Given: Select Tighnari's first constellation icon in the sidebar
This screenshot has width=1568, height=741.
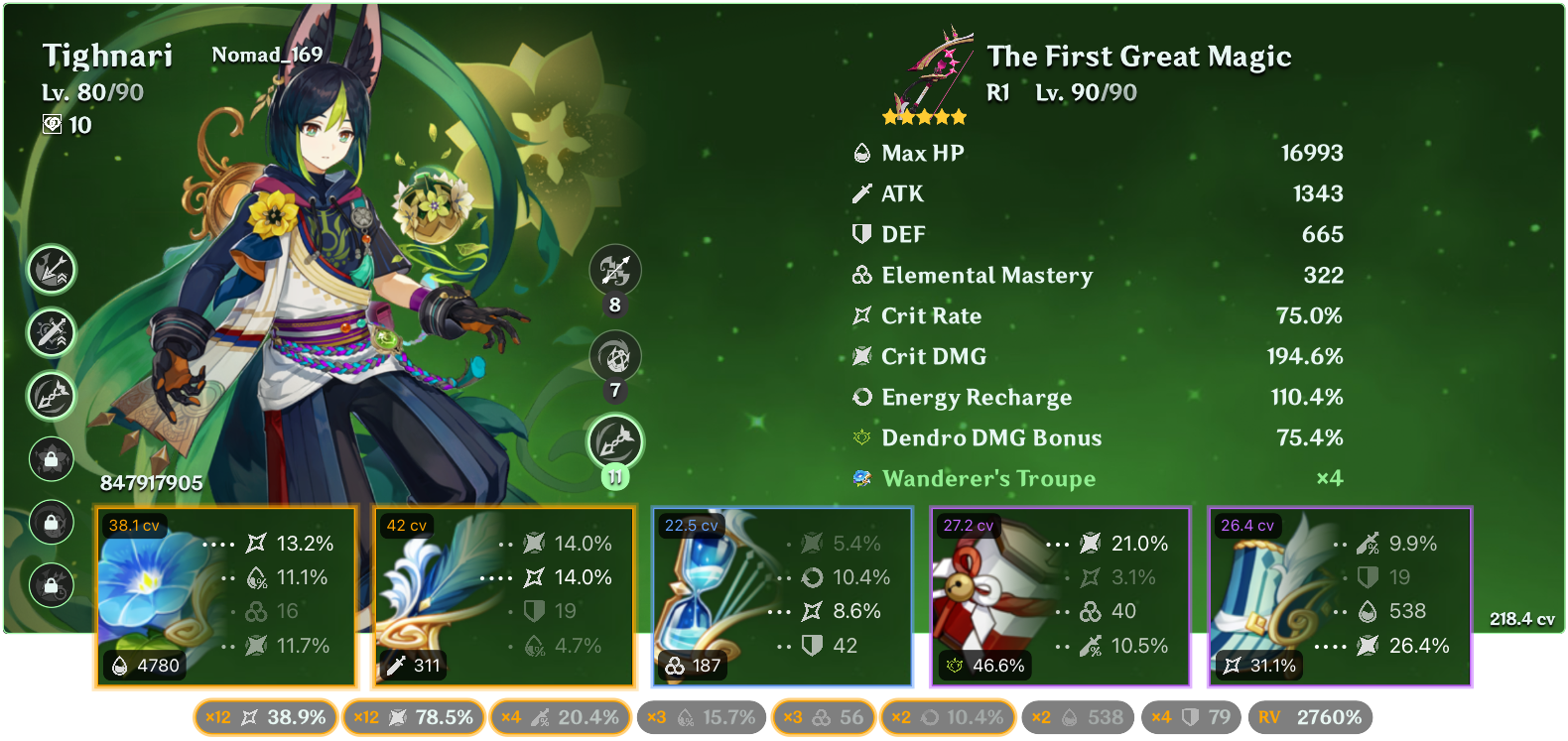Looking at the screenshot, I should click(x=51, y=270).
